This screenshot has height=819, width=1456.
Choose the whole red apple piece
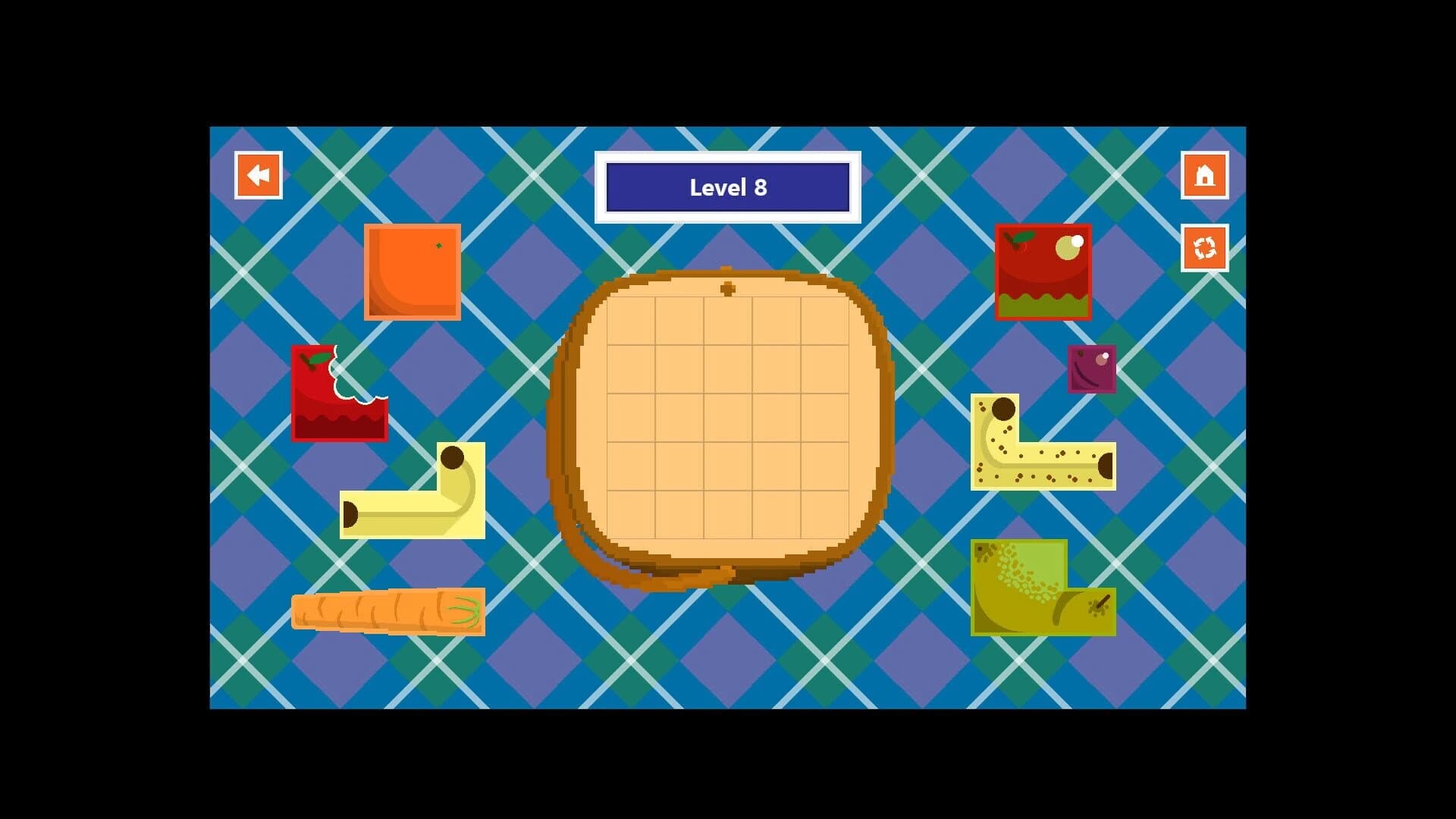1043,271
